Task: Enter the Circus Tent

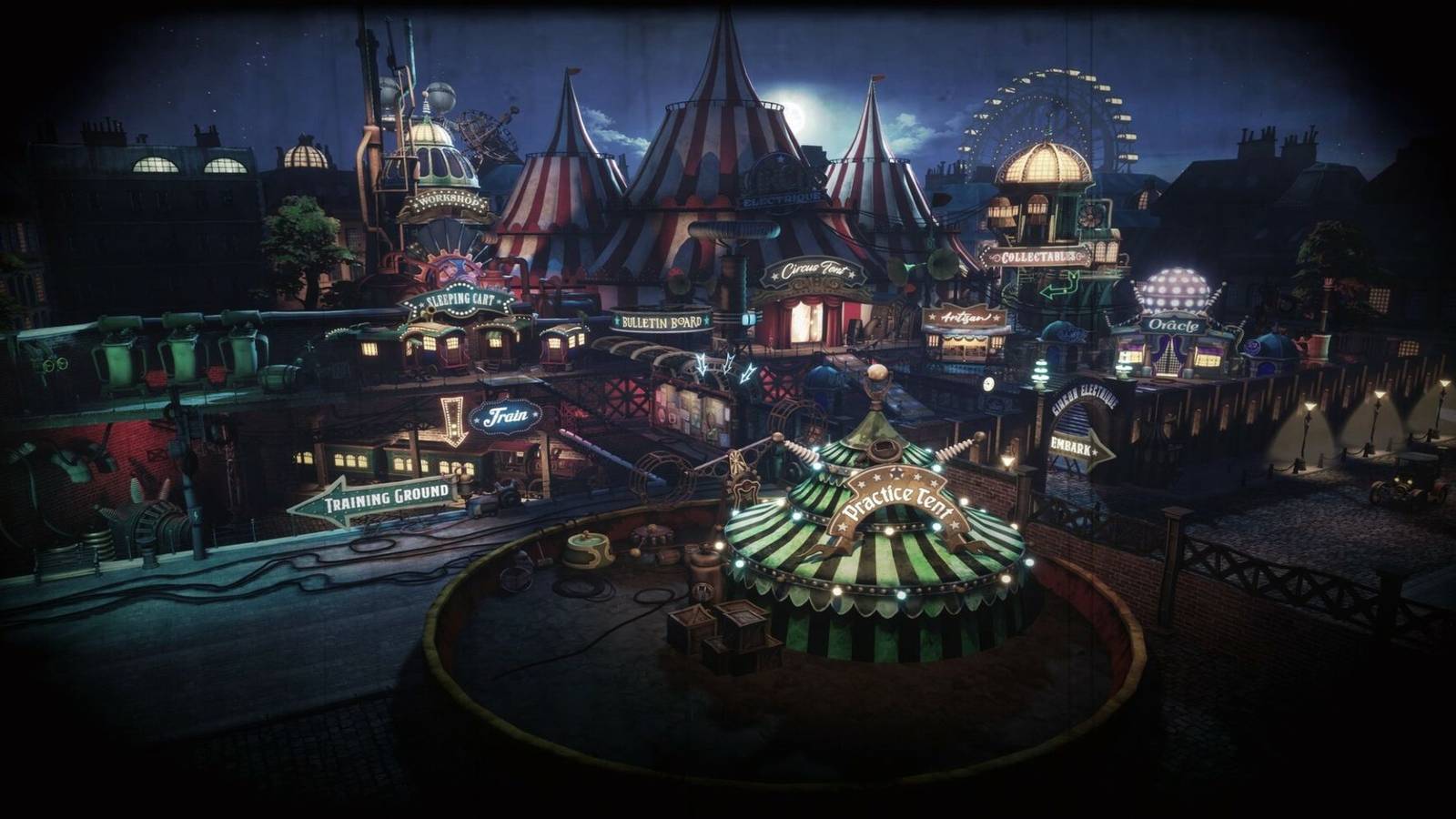Action: 813,270
